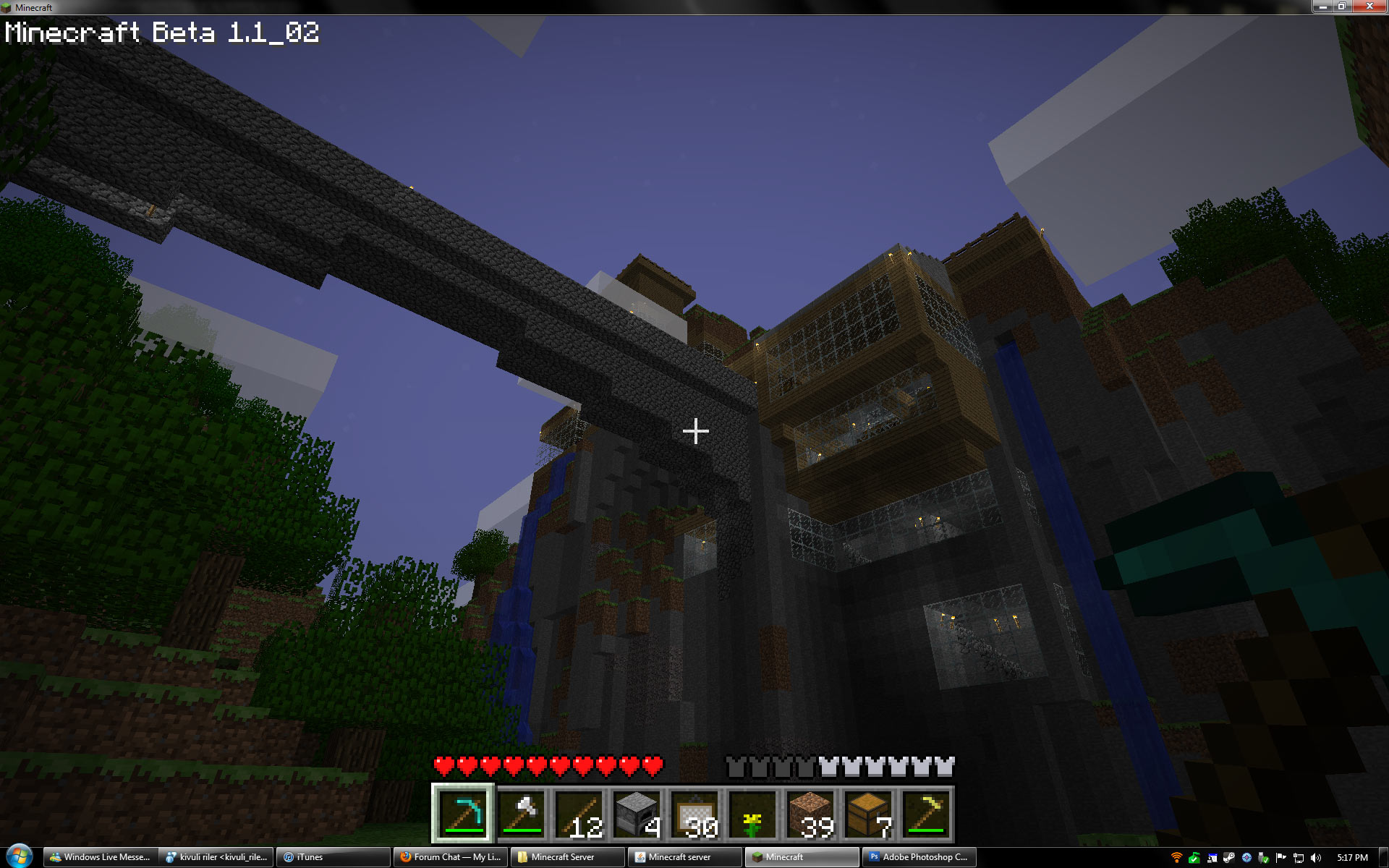Close the Minecraft window
Image resolution: width=1389 pixels, height=868 pixels.
(x=1369, y=7)
